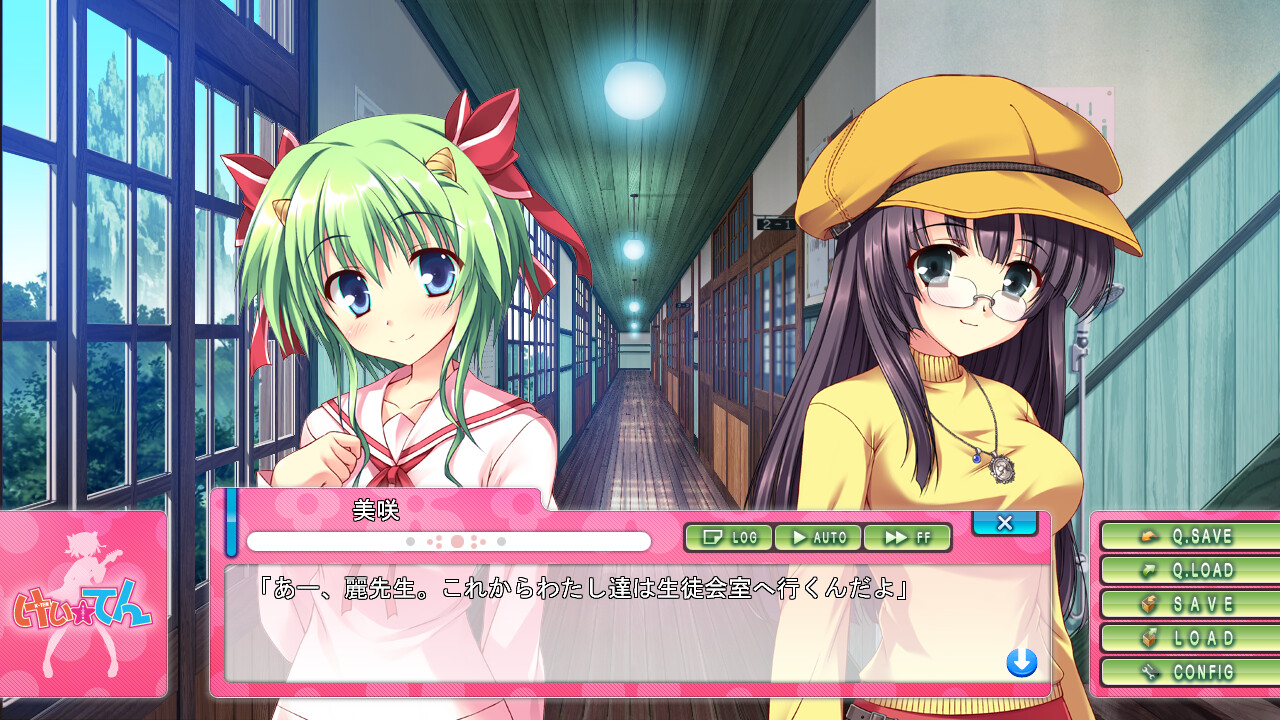Click the Q.LOAD quick load button
The image size is (1280, 720).
[1186, 570]
